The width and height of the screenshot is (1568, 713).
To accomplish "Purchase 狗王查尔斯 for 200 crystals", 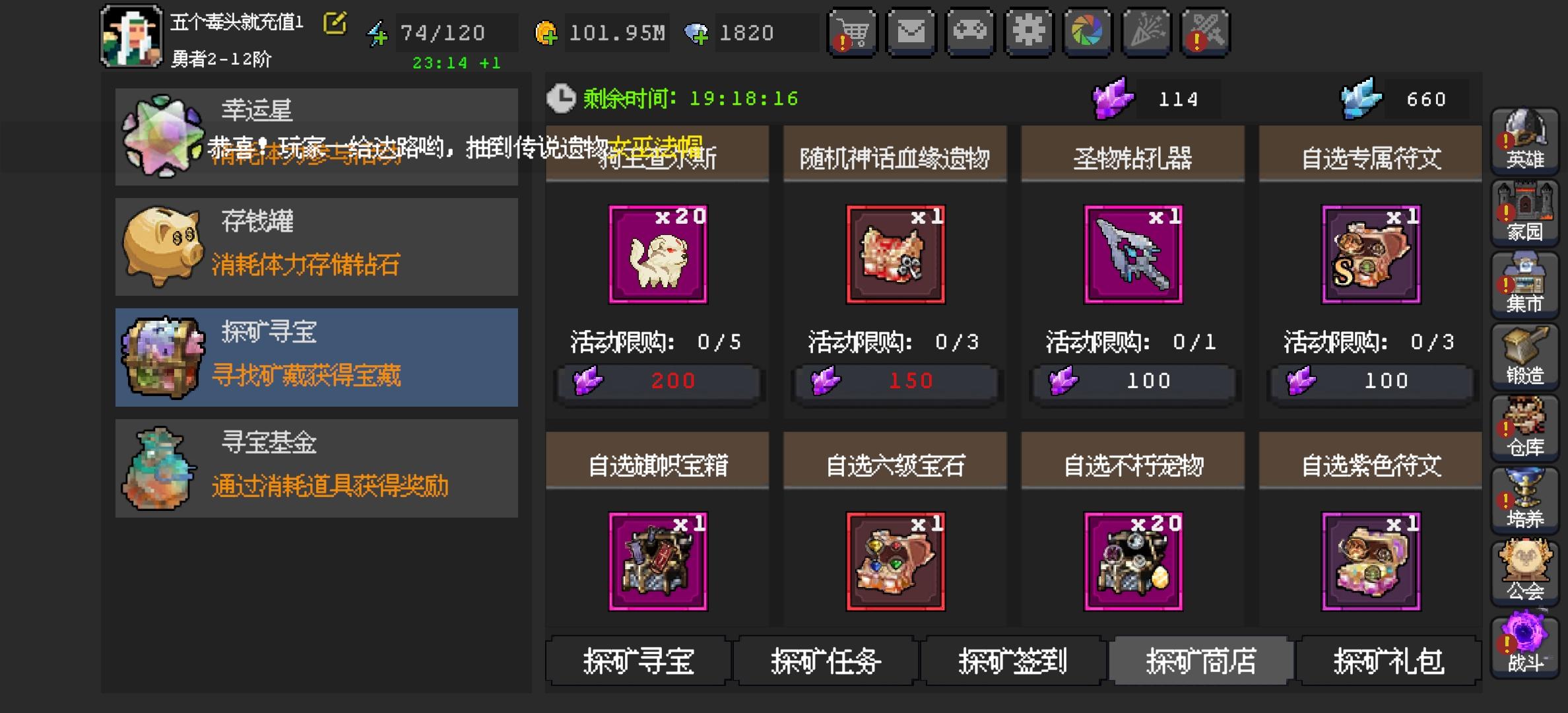I will pyautogui.click(x=657, y=380).
